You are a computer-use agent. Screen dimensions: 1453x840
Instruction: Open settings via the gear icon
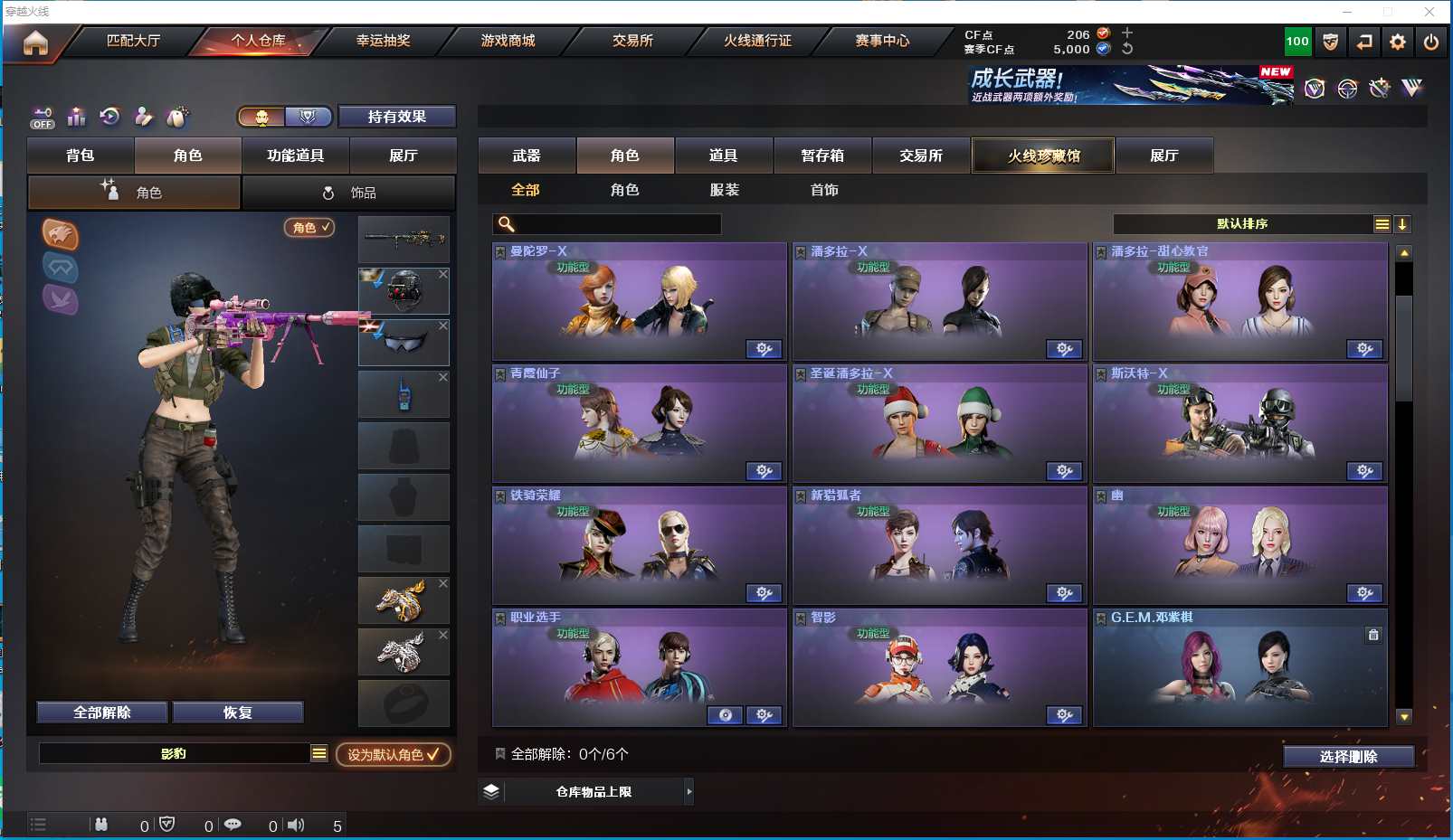[x=1398, y=42]
